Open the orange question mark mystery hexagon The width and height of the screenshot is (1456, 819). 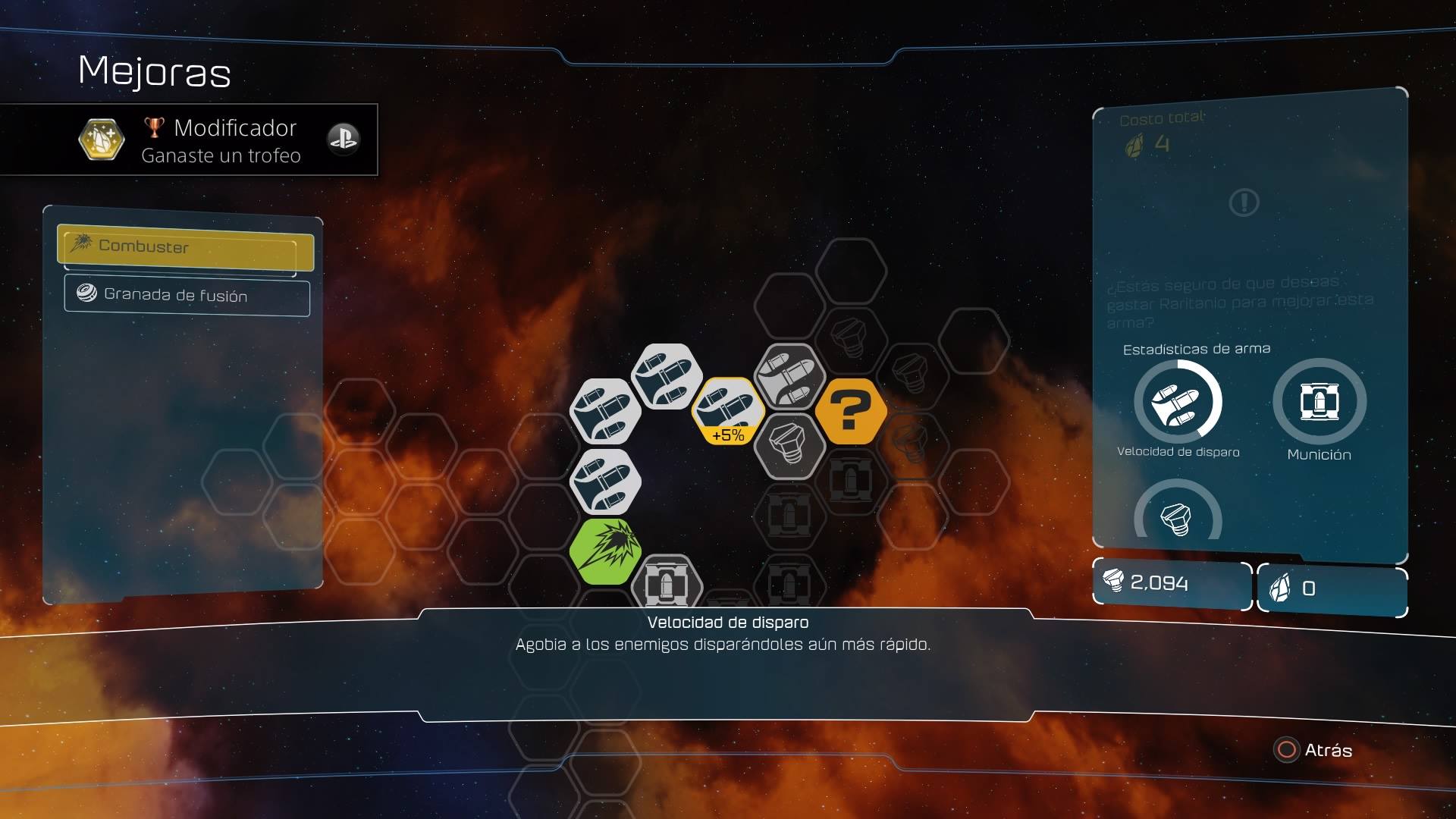click(x=850, y=412)
